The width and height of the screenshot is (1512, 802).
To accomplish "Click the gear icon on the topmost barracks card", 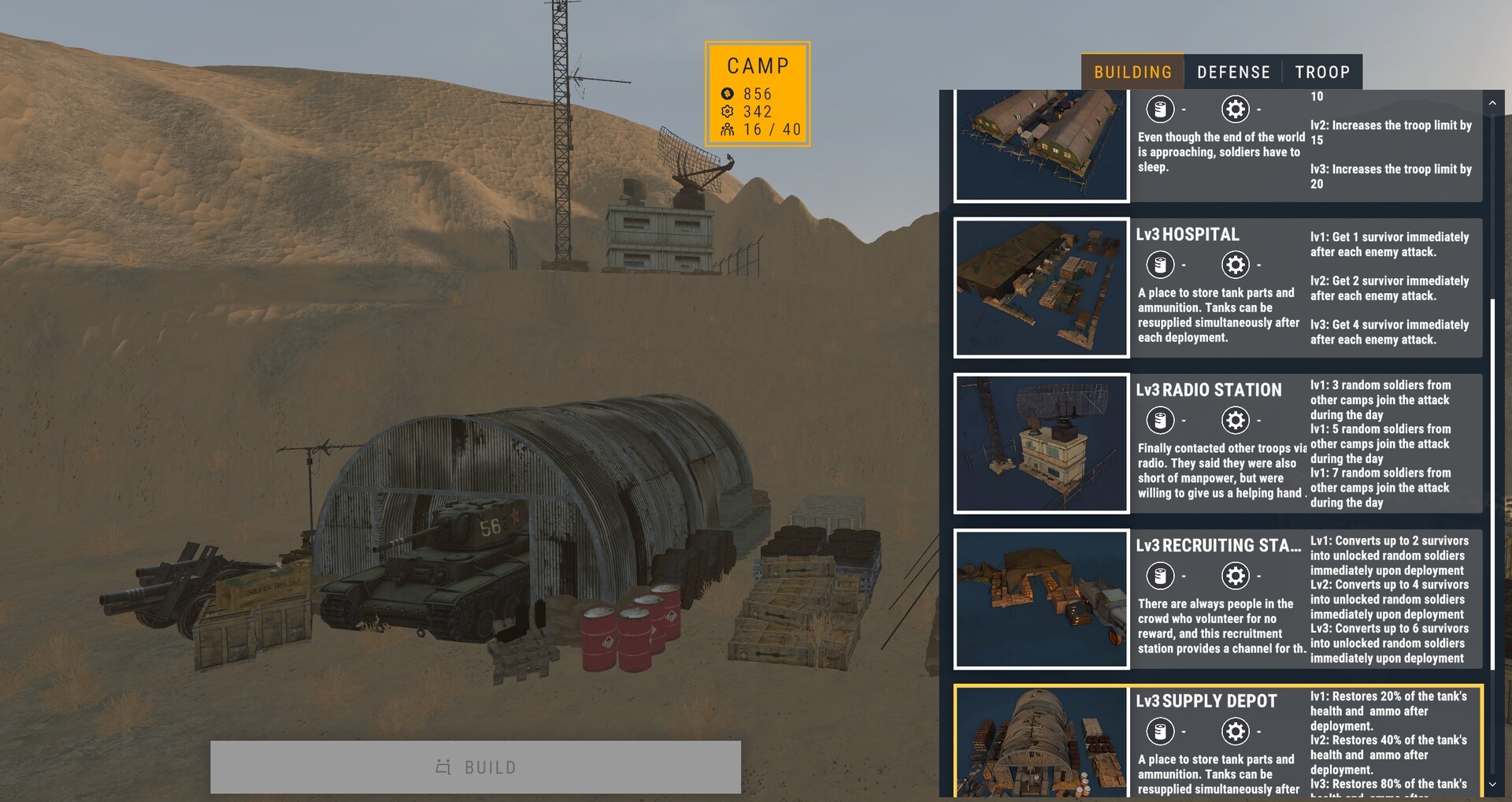I will [x=1235, y=110].
